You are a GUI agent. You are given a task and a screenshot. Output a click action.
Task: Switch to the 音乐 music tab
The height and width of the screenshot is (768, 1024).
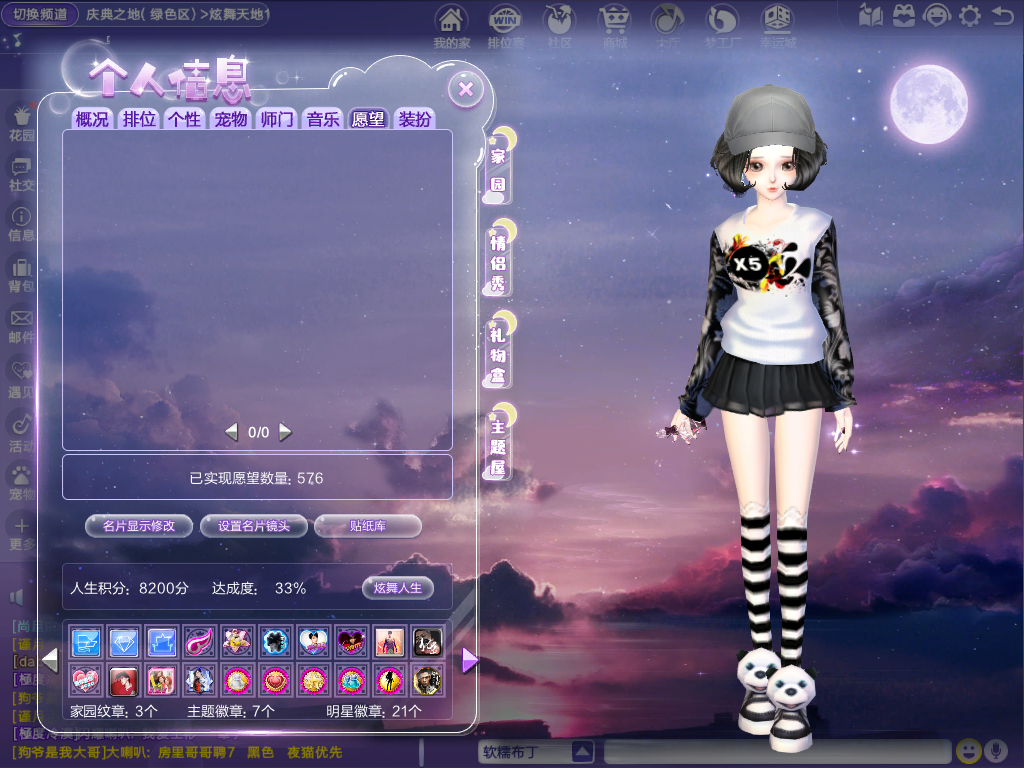[x=323, y=119]
